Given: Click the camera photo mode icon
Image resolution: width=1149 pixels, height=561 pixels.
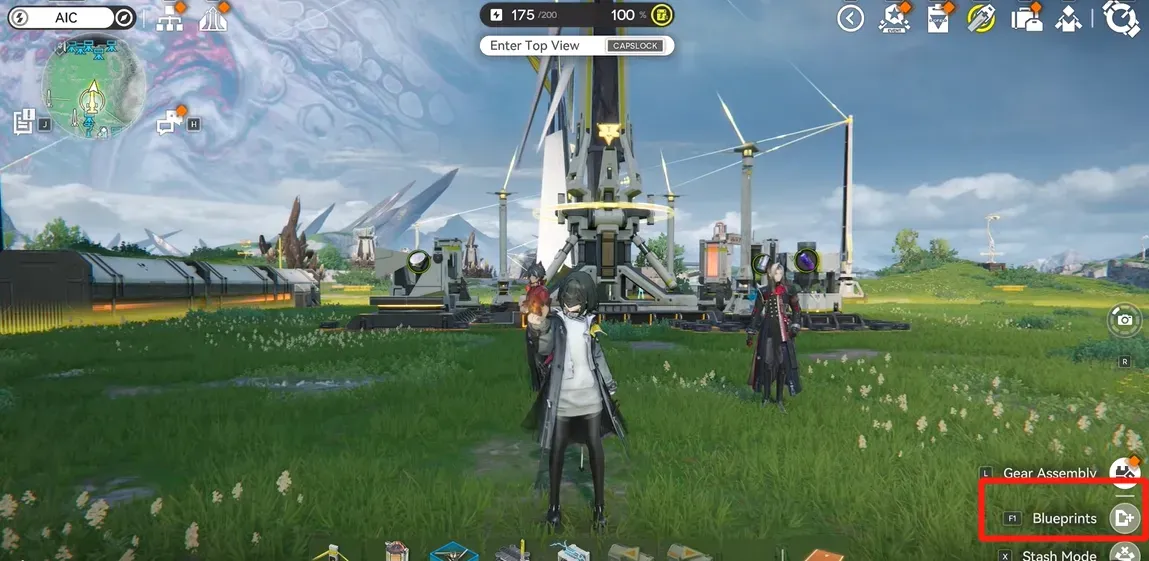Looking at the screenshot, I should coord(1125,320).
